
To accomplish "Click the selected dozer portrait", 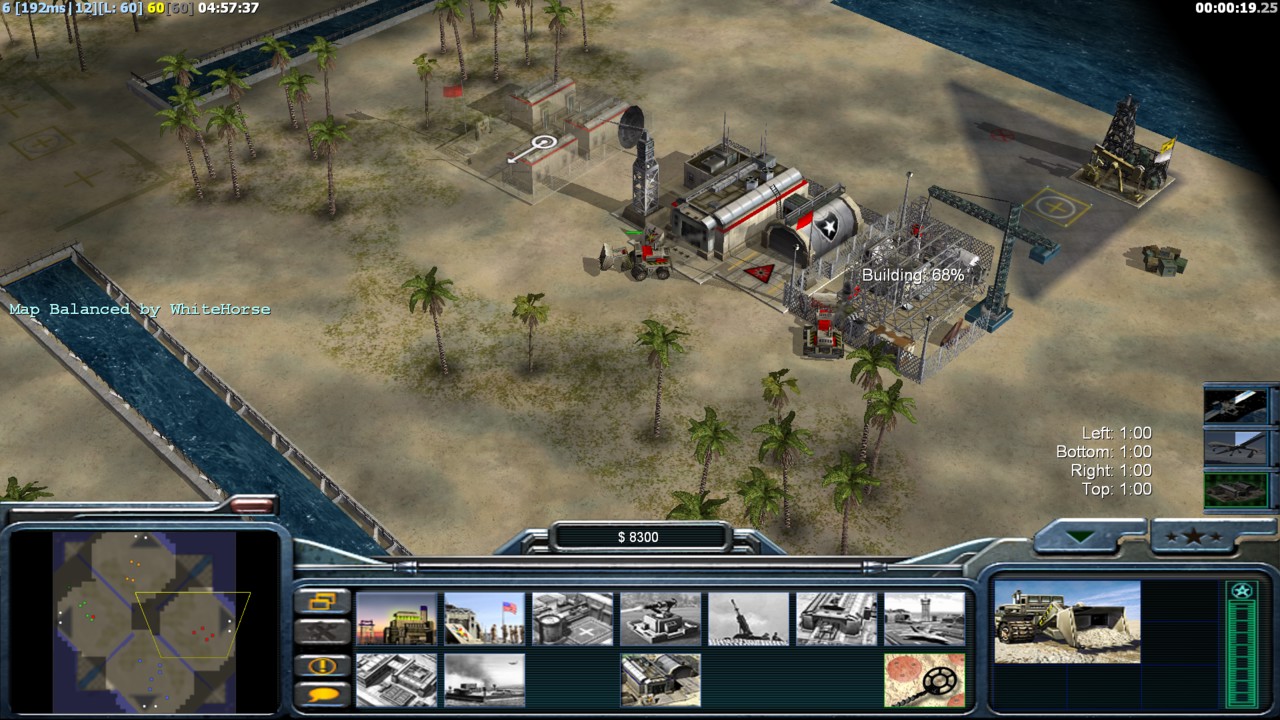I will (x=1067, y=622).
